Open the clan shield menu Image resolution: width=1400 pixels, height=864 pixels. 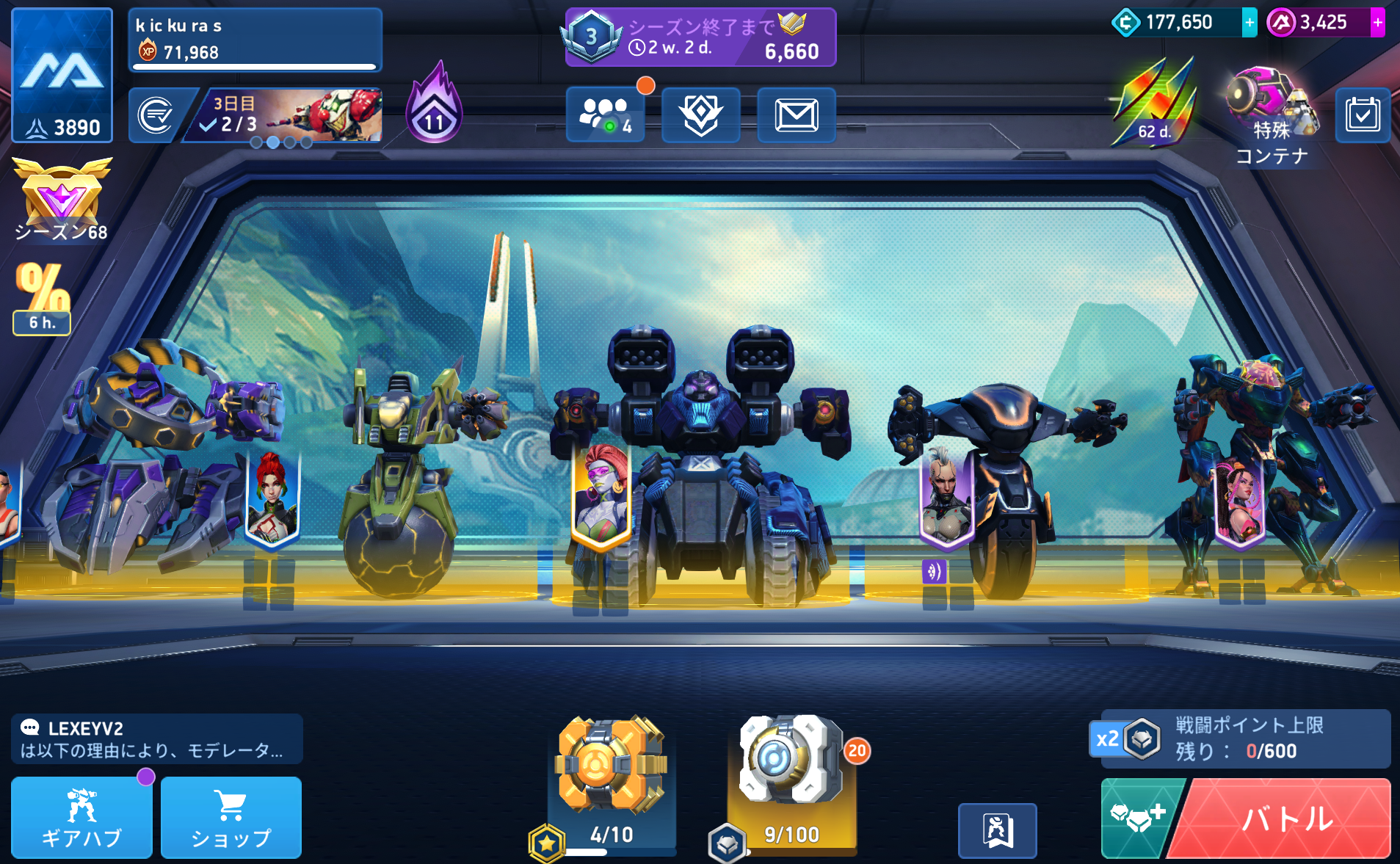(x=701, y=115)
